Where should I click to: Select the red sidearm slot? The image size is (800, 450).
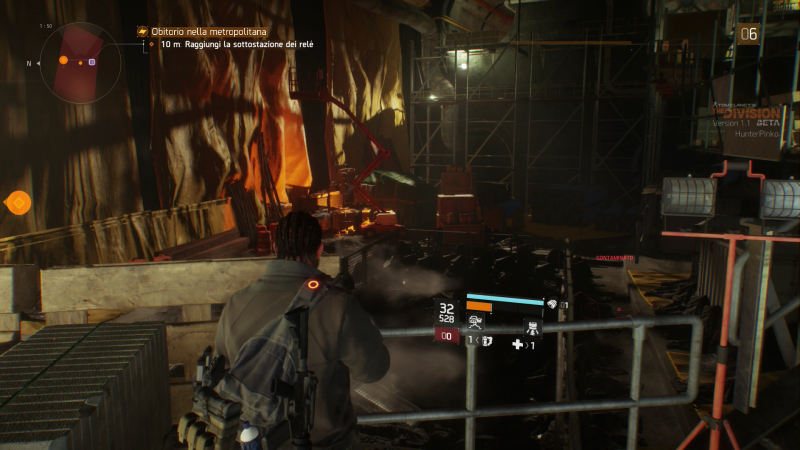coord(447,339)
